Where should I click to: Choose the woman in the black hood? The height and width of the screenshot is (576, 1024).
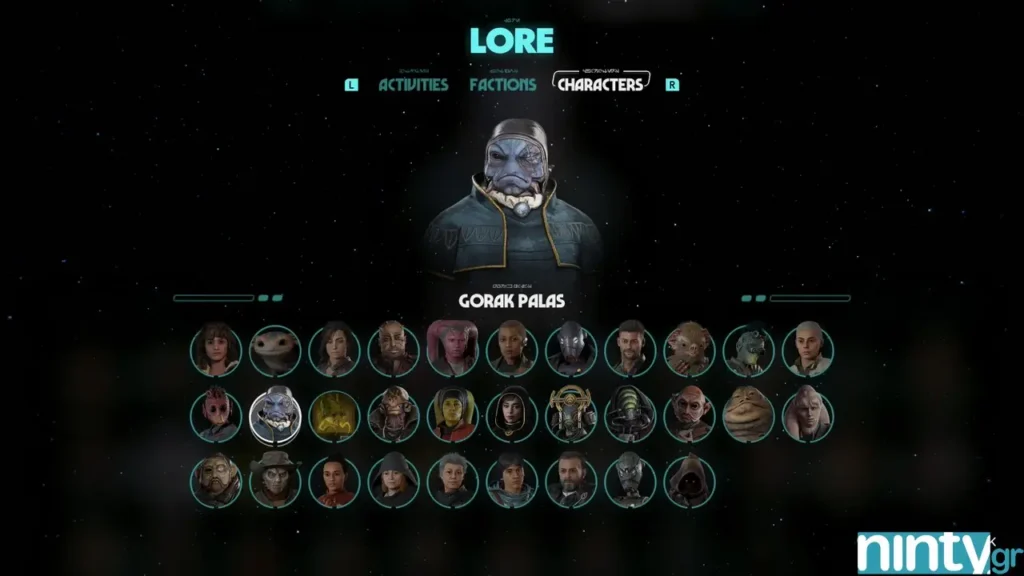tap(512, 414)
